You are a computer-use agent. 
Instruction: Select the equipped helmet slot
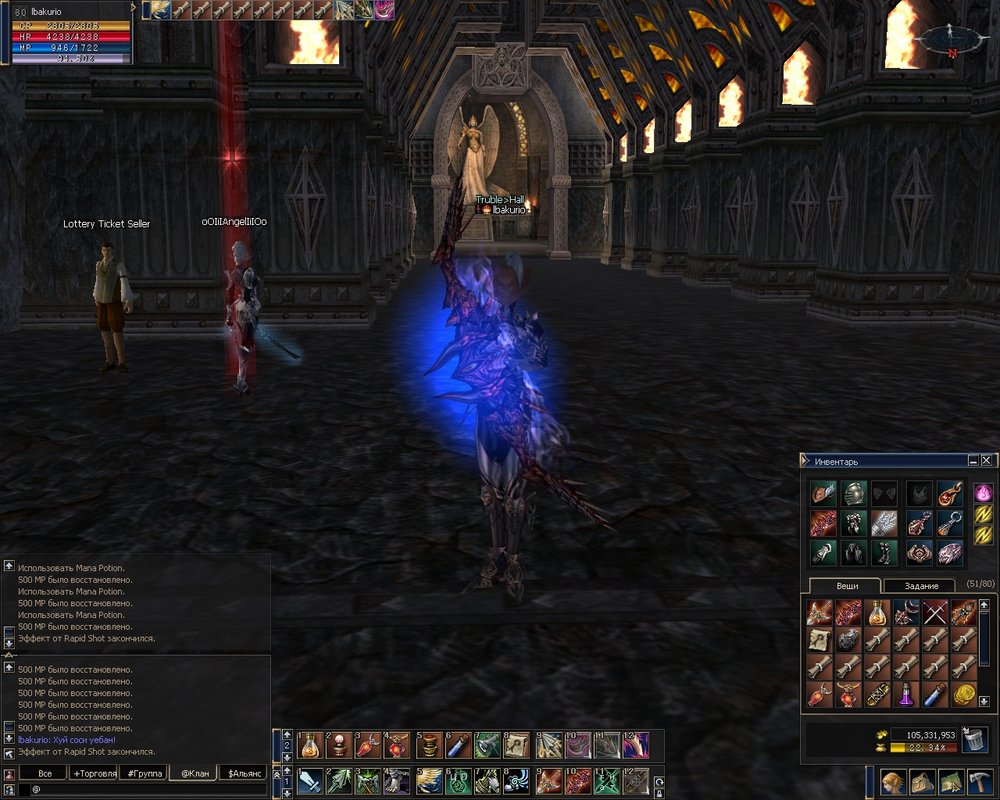pyautogui.click(x=853, y=493)
